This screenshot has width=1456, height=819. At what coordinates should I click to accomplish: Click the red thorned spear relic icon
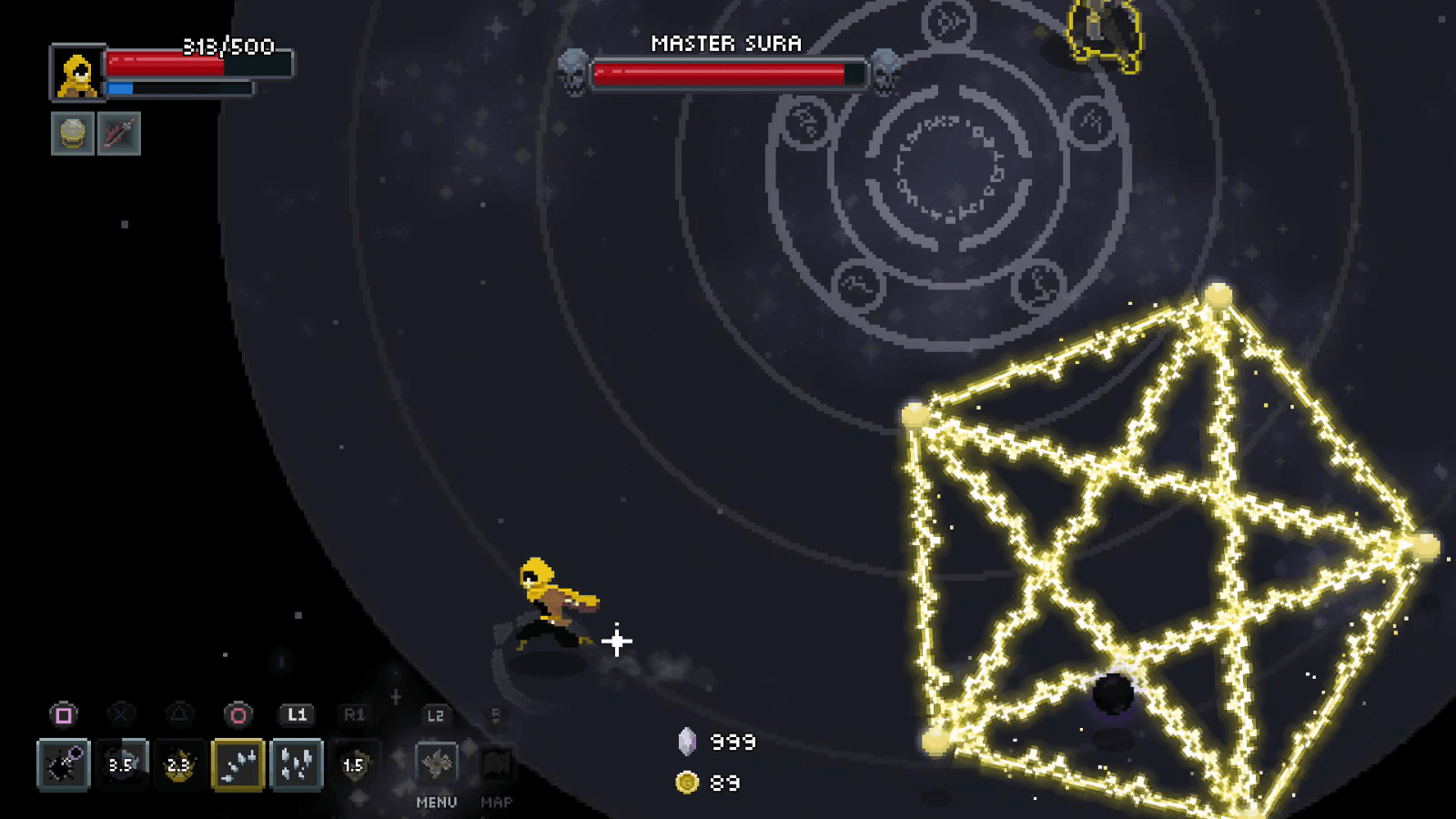point(119,134)
